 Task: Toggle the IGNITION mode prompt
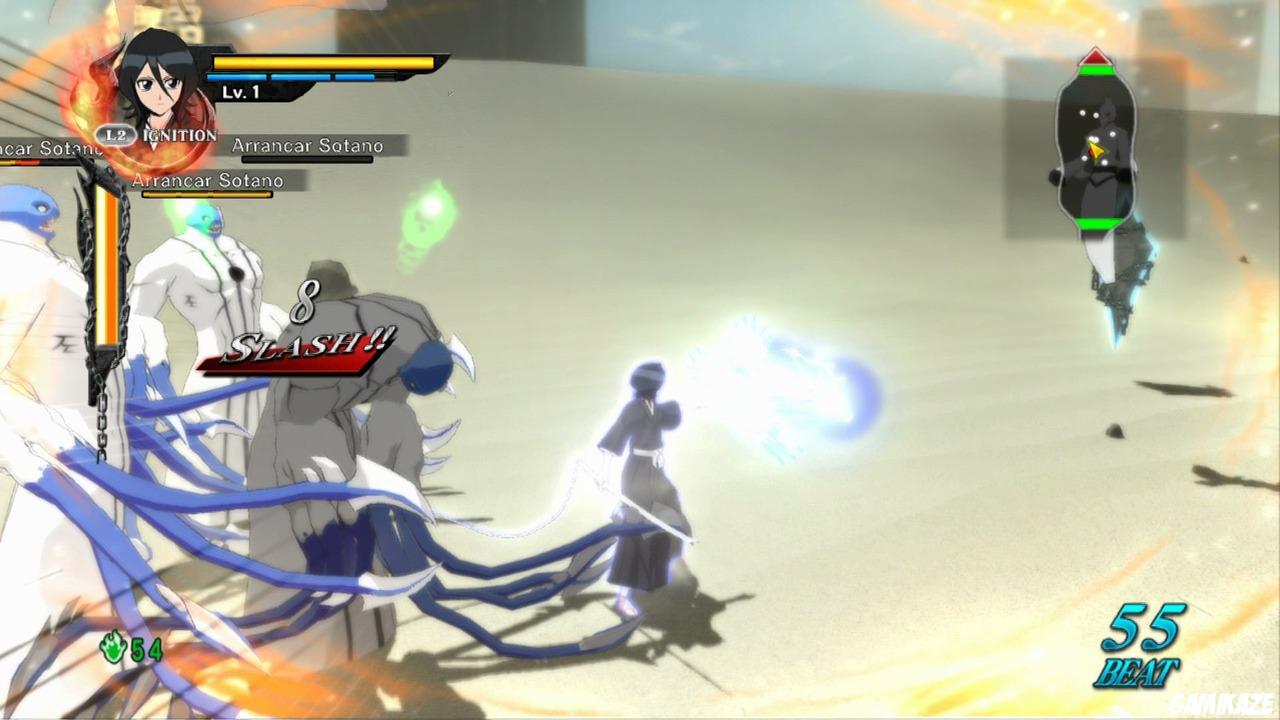click(x=178, y=135)
